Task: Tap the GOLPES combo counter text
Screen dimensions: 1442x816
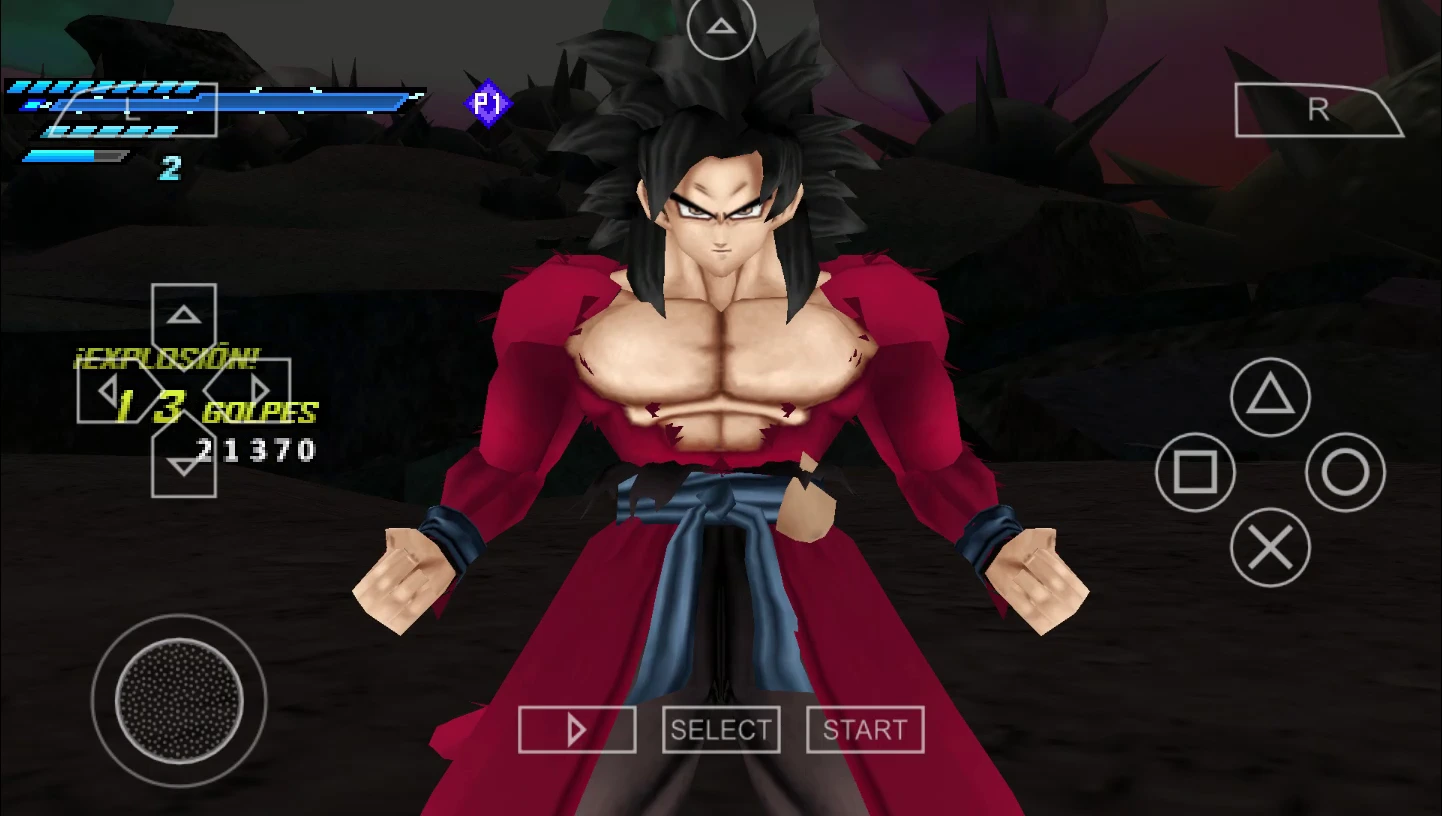Action: coord(259,413)
